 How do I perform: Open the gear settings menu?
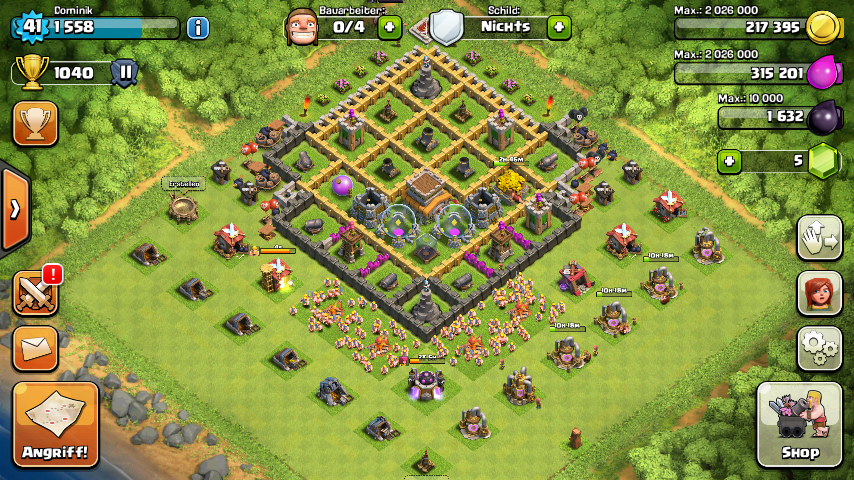click(818, 347)
